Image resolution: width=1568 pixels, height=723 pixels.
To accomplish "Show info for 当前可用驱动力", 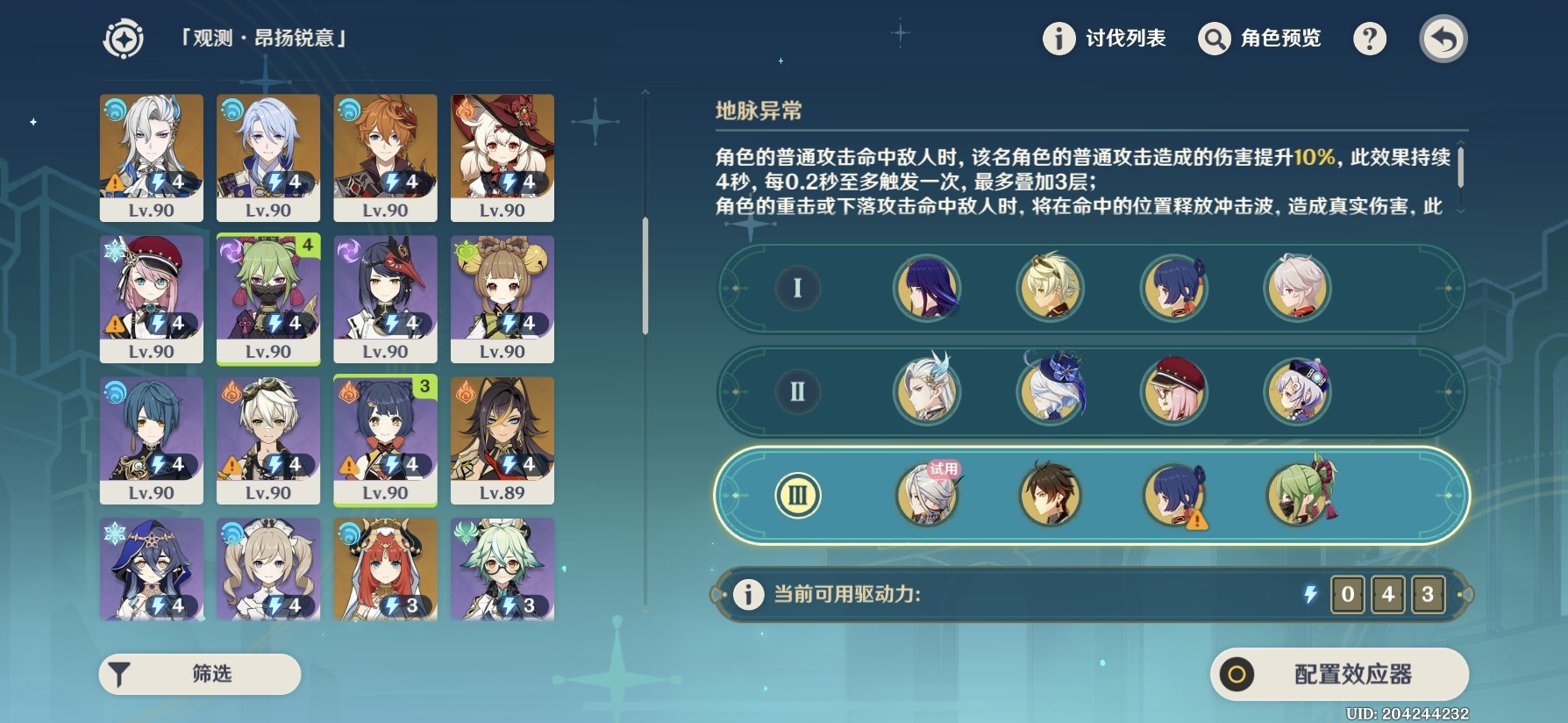I will click(x=748, y=594).
